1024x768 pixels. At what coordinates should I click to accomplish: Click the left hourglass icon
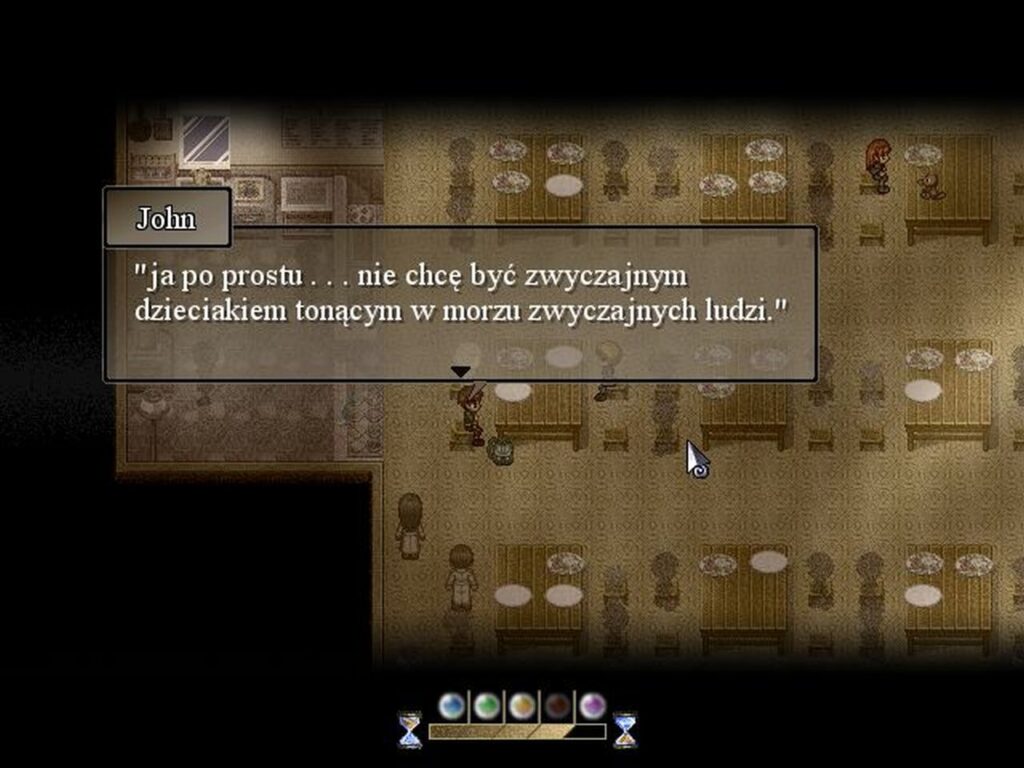click(x=410, y=730)
